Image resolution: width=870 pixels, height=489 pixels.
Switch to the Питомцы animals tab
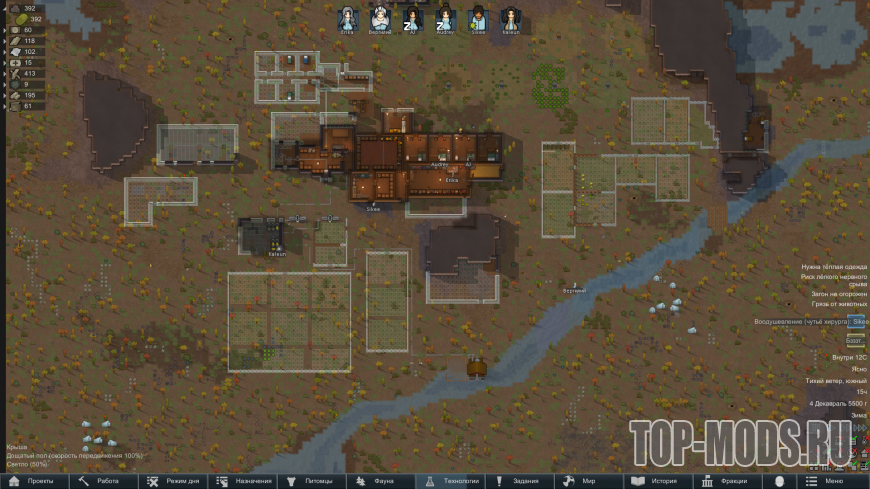tap(312, 481)
